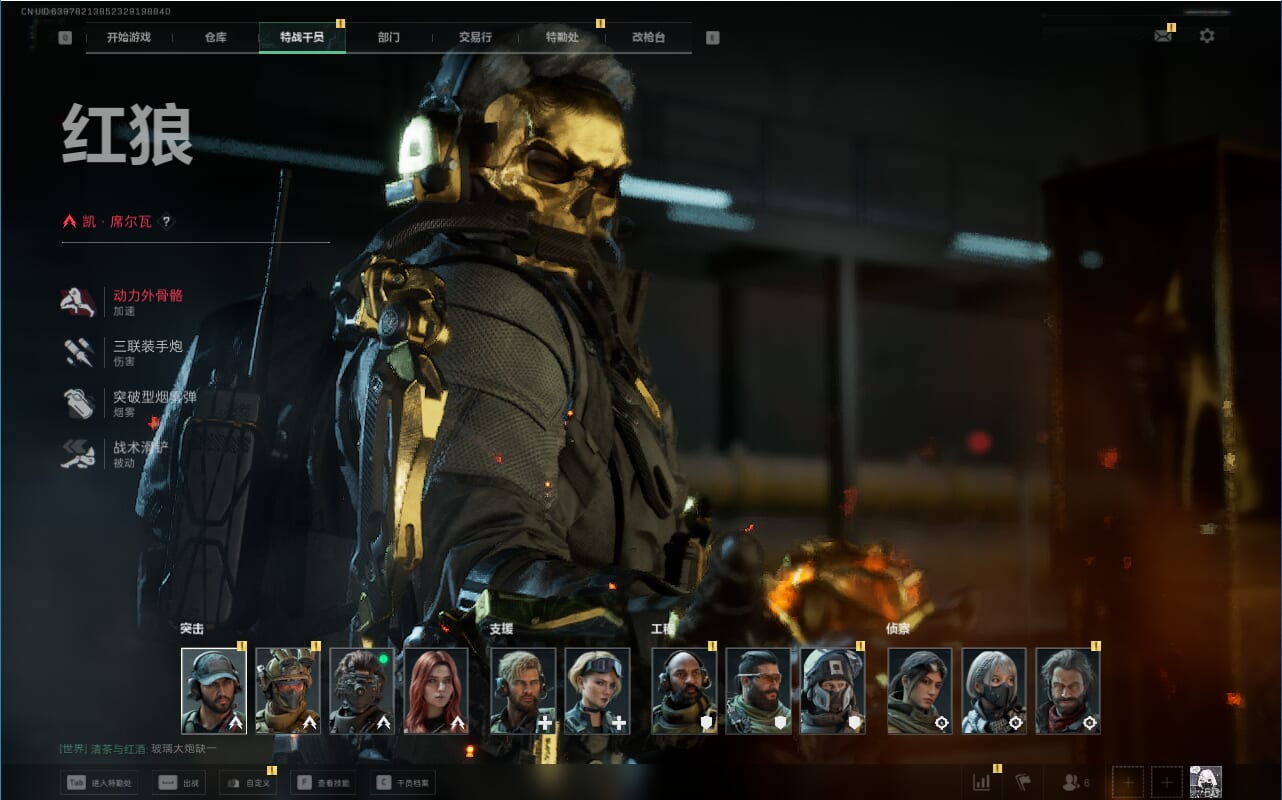Select the red-haired assault operator portrait

click(436, 691)
